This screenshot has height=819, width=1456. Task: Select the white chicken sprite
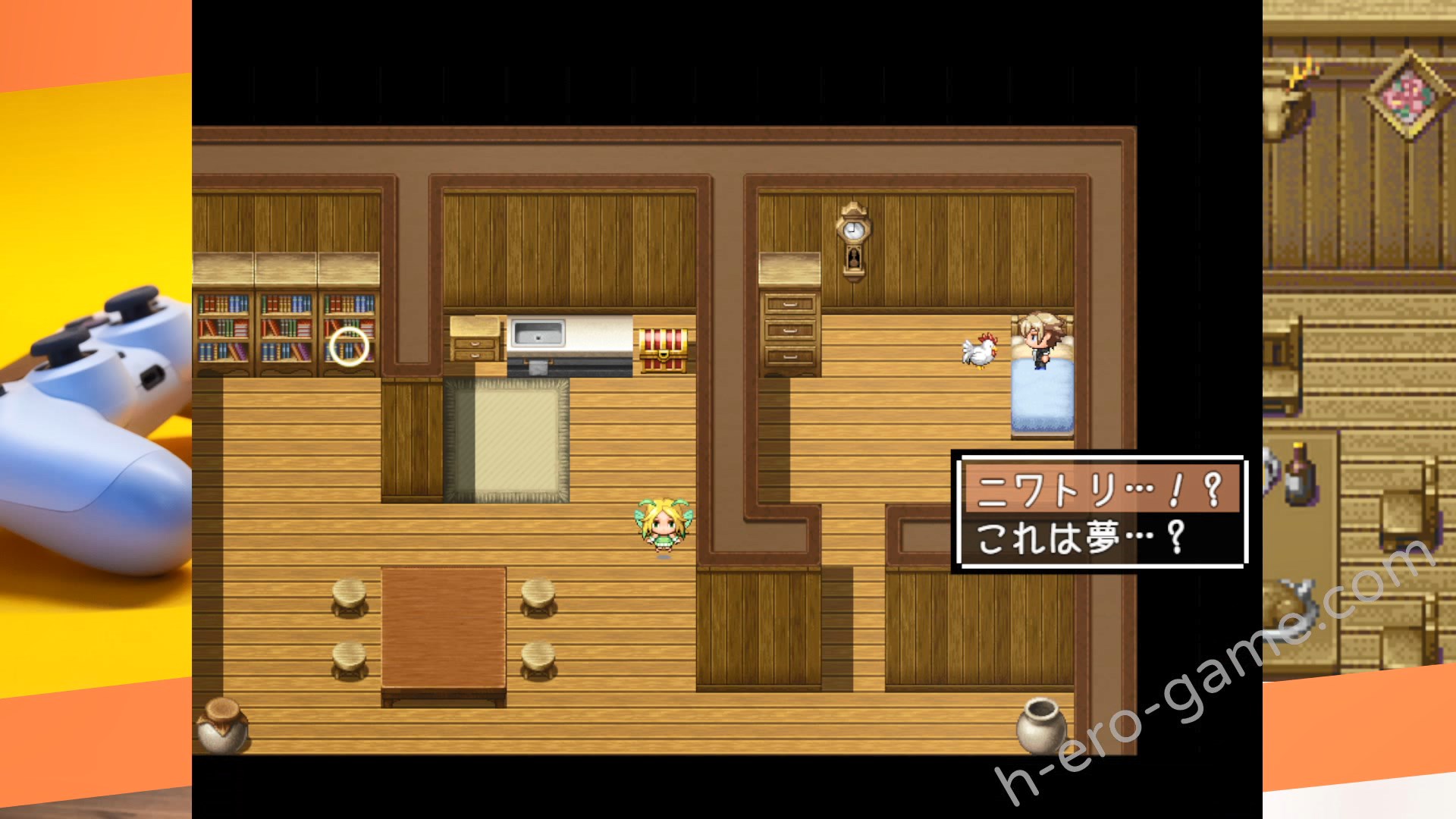978,350
